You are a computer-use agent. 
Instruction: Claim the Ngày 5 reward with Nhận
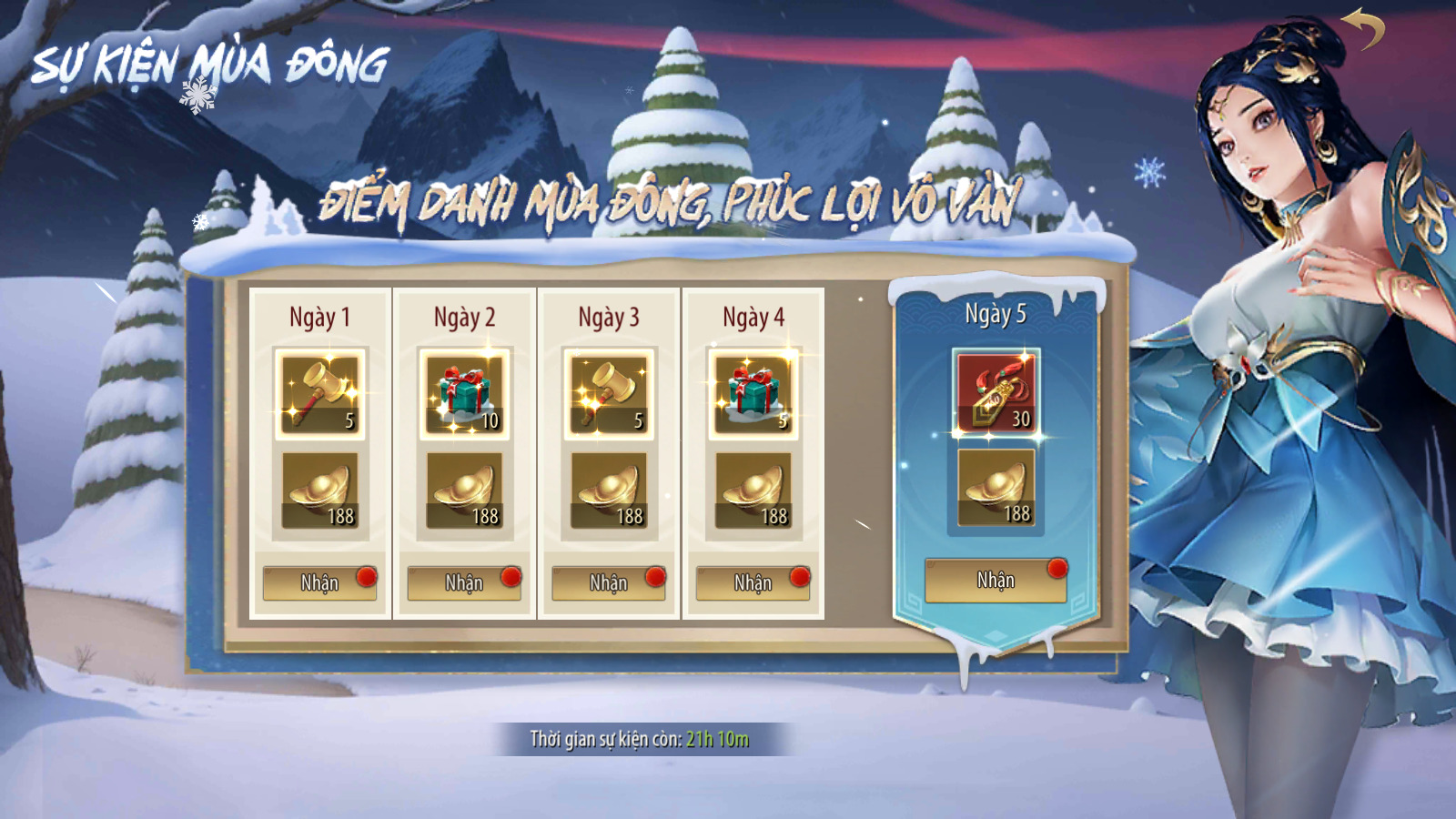pyautogui.click(x=996, y=581)
